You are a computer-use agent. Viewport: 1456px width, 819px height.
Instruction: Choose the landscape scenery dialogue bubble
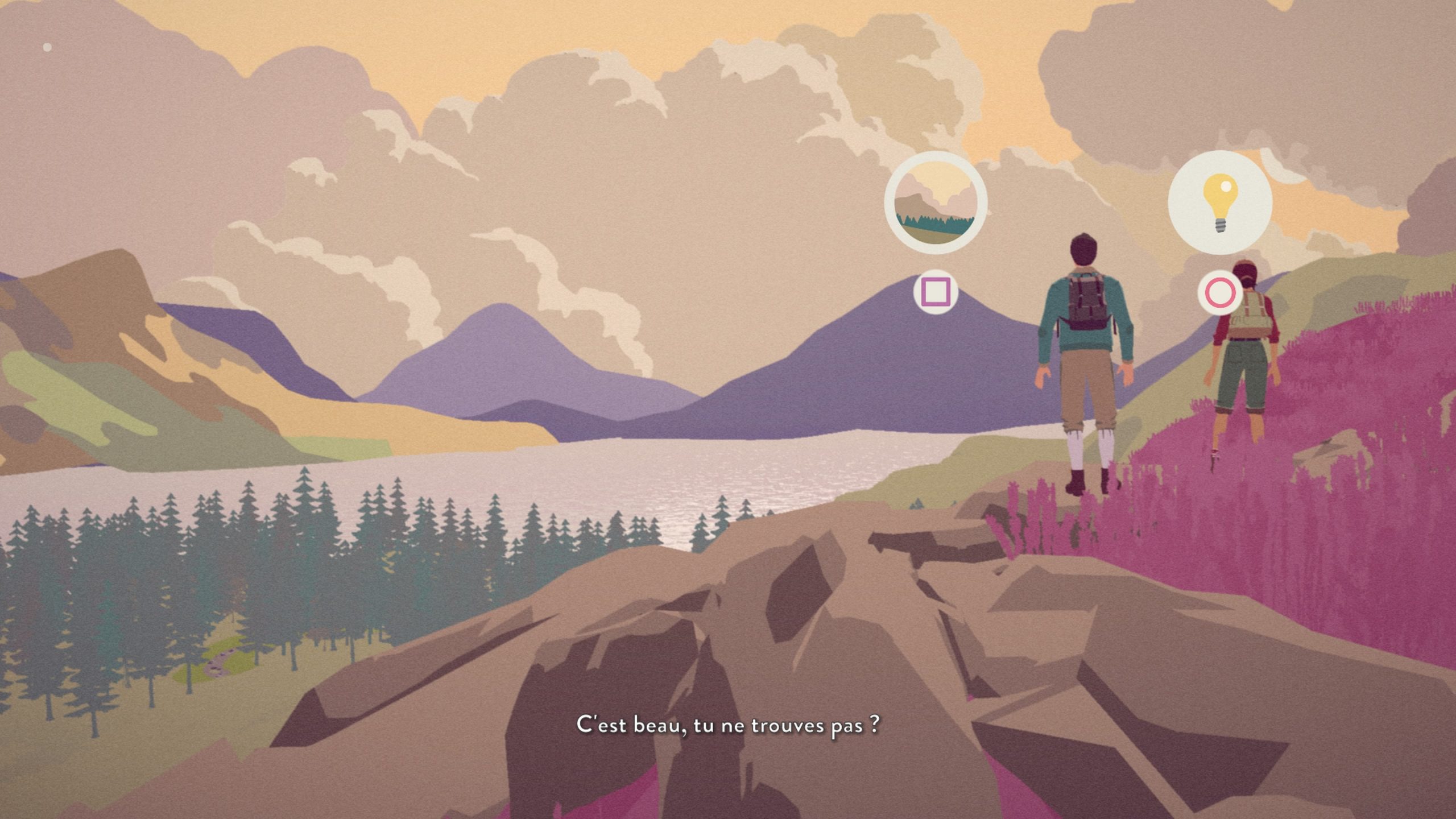click(936, 202)
